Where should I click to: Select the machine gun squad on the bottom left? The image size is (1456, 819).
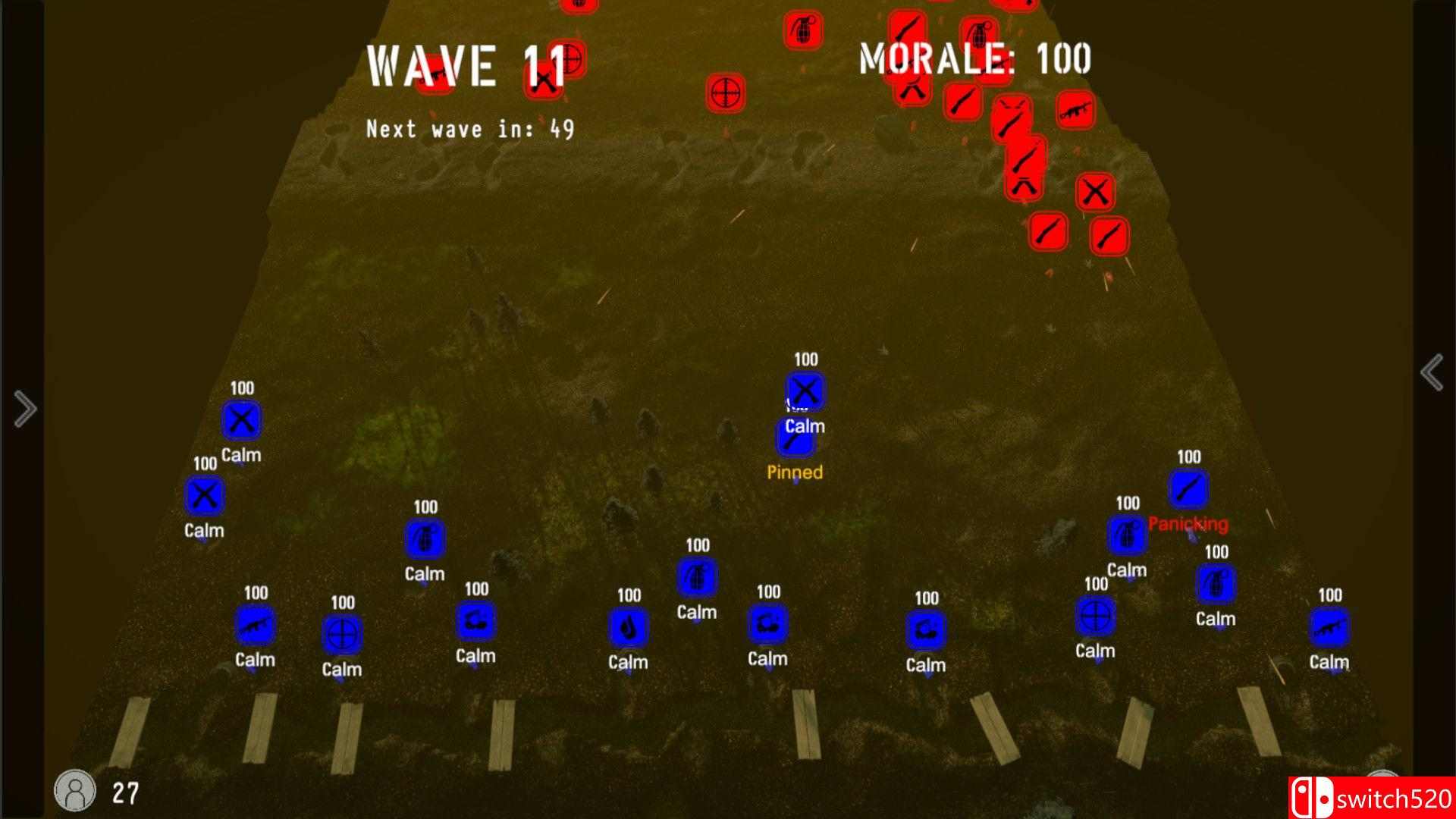[255, 628]
